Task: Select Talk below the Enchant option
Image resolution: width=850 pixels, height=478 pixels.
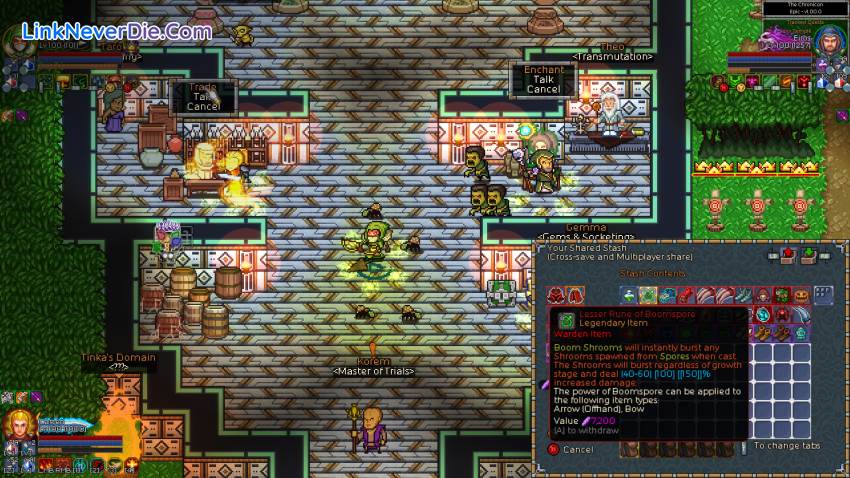Action: tap(544, 80)
